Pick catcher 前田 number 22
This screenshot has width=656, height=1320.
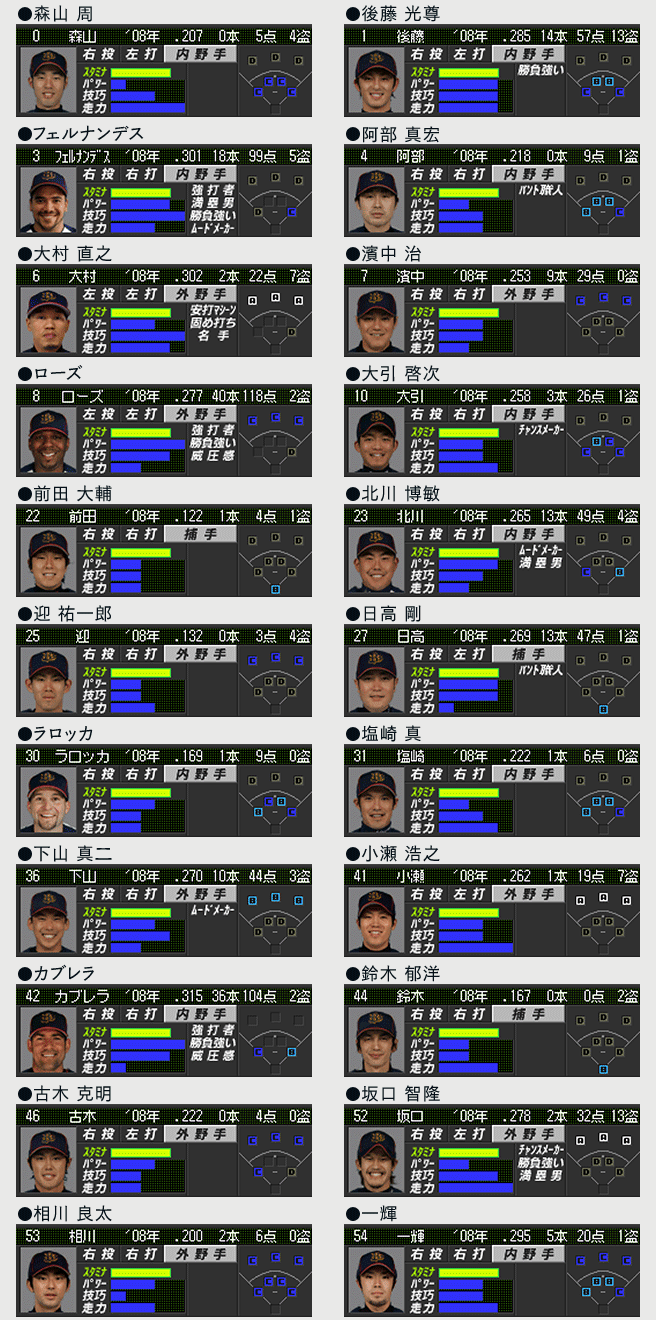pos(164,551)
